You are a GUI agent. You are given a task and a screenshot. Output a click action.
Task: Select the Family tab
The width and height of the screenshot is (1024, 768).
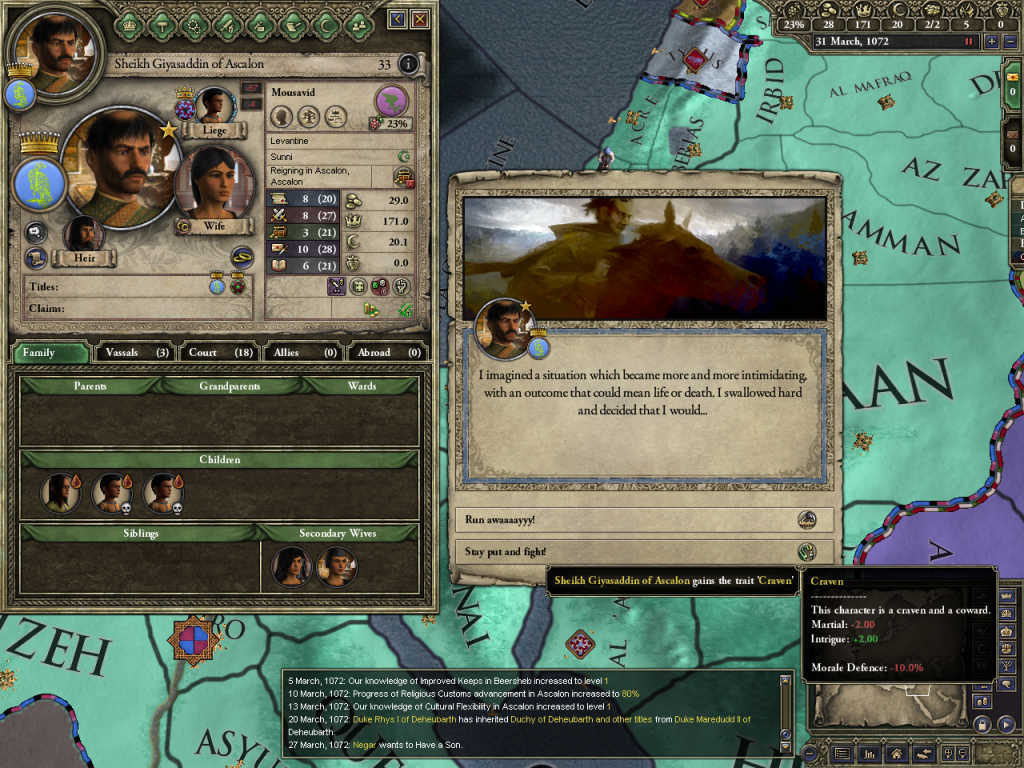49,352
